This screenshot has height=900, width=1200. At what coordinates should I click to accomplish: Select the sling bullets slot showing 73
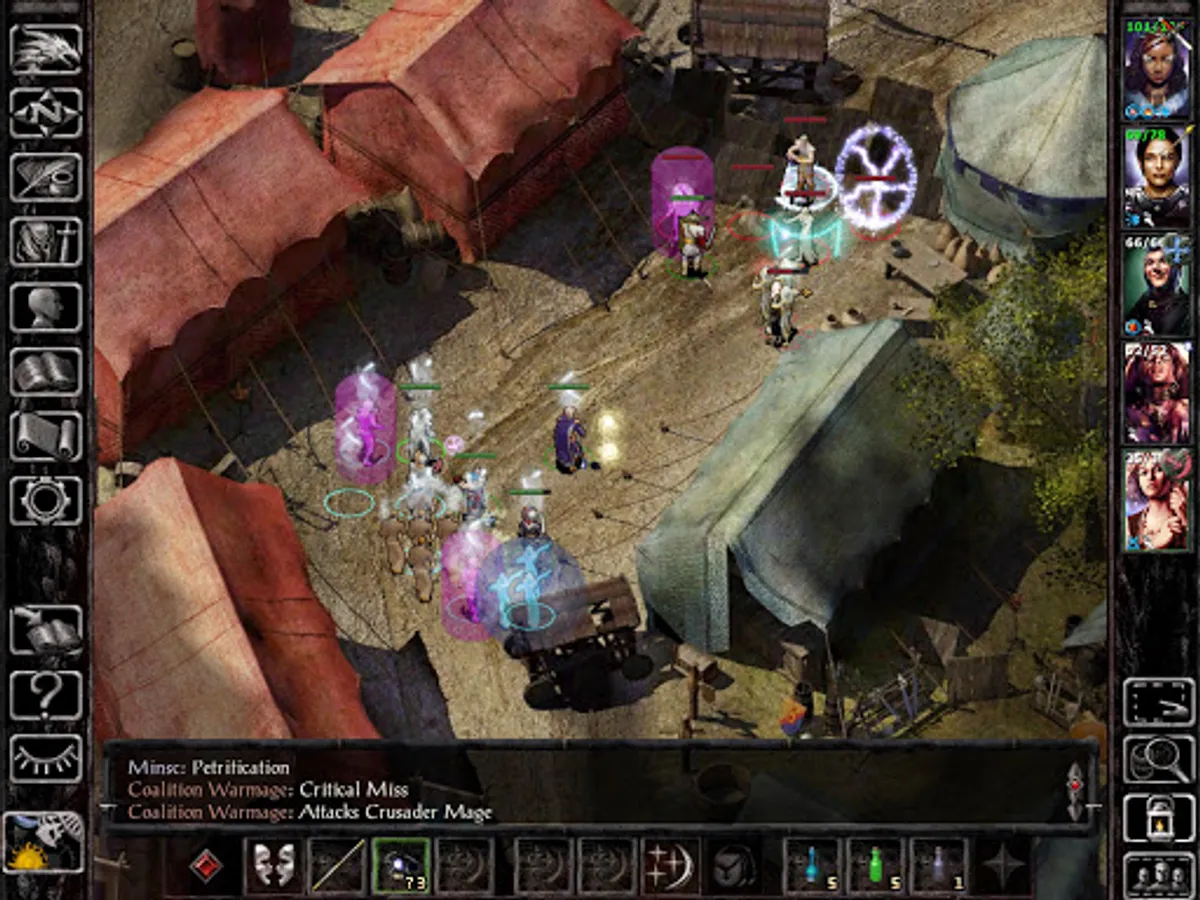(x=402, y=865)
